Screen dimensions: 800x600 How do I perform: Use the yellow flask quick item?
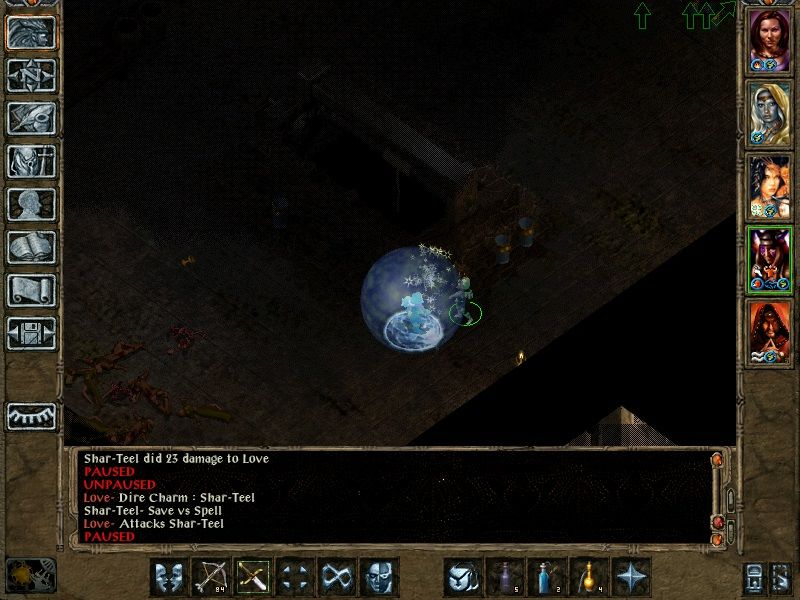point(589,577)
